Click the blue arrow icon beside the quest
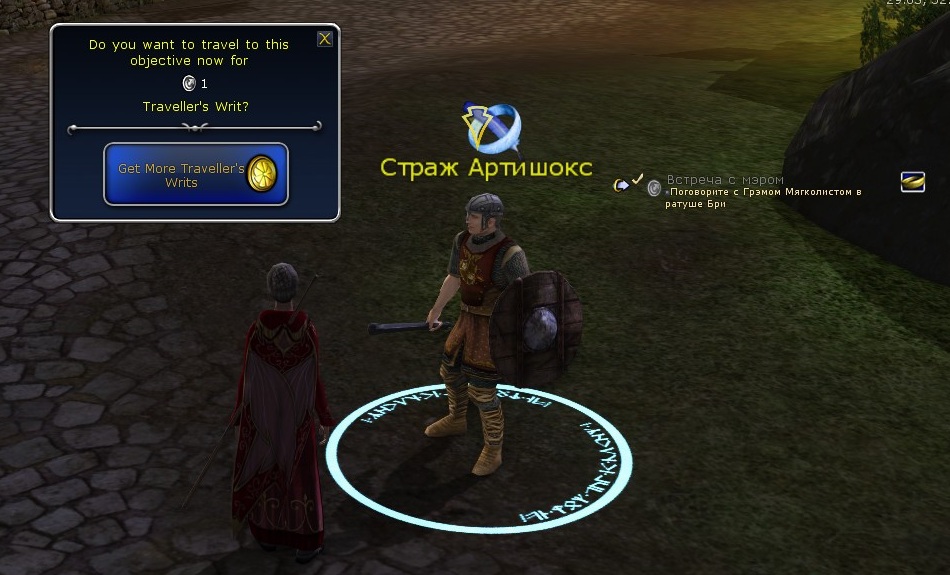This screenshot has height=575, width=950. tap(621, 184)
